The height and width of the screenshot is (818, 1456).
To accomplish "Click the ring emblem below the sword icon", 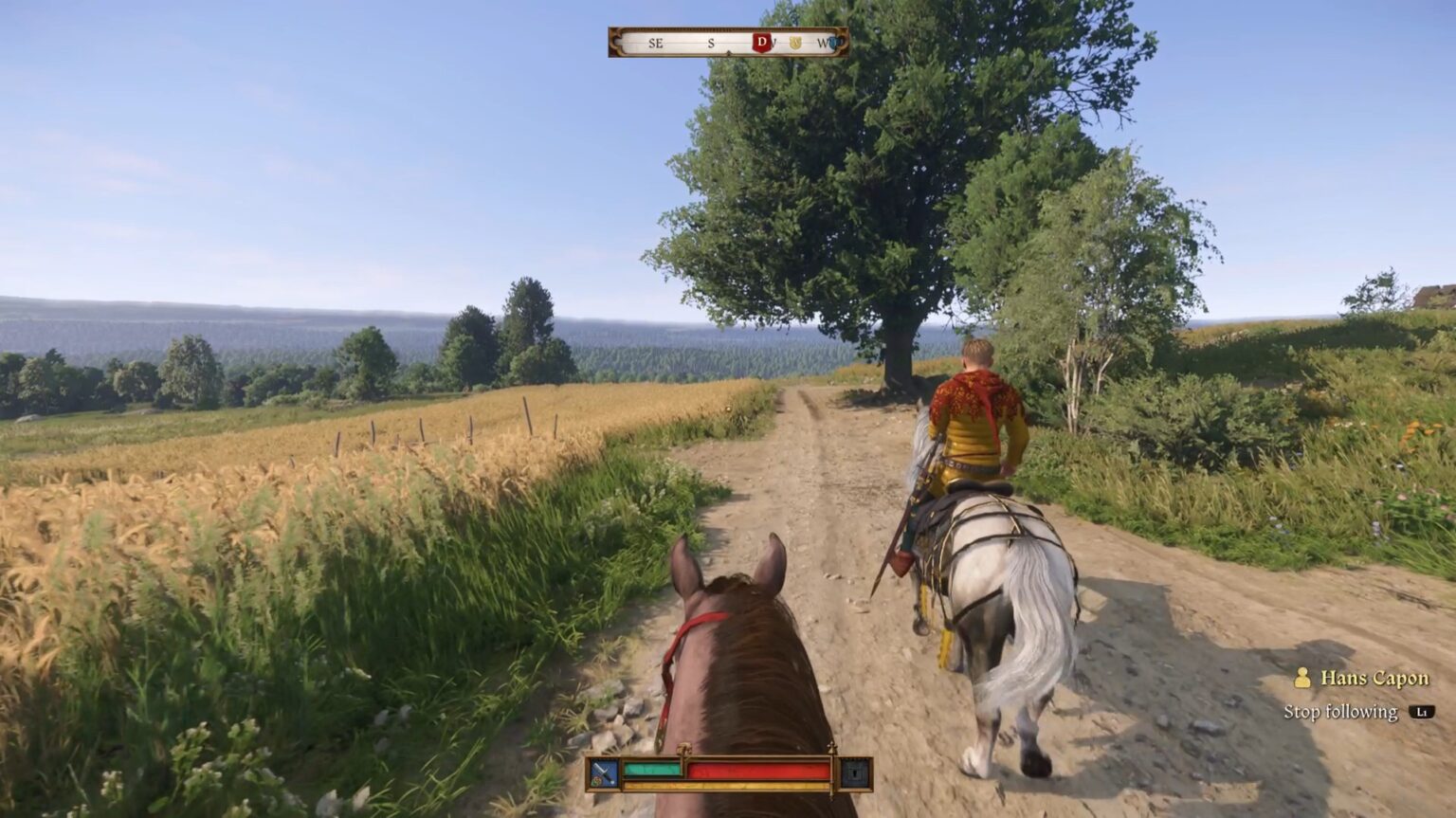I will (x=597, y=779).
